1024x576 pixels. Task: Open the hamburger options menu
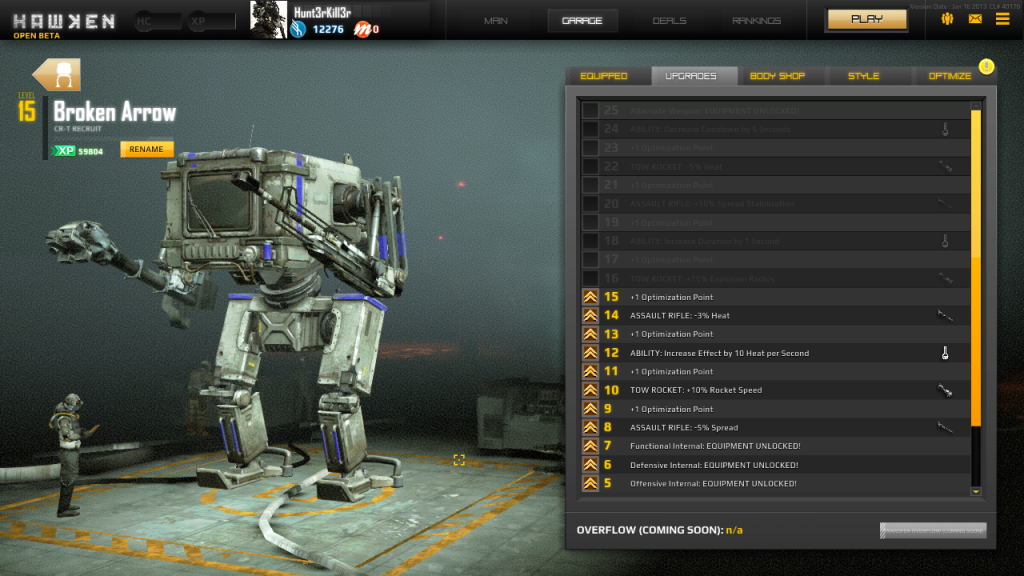(1002, 19)
